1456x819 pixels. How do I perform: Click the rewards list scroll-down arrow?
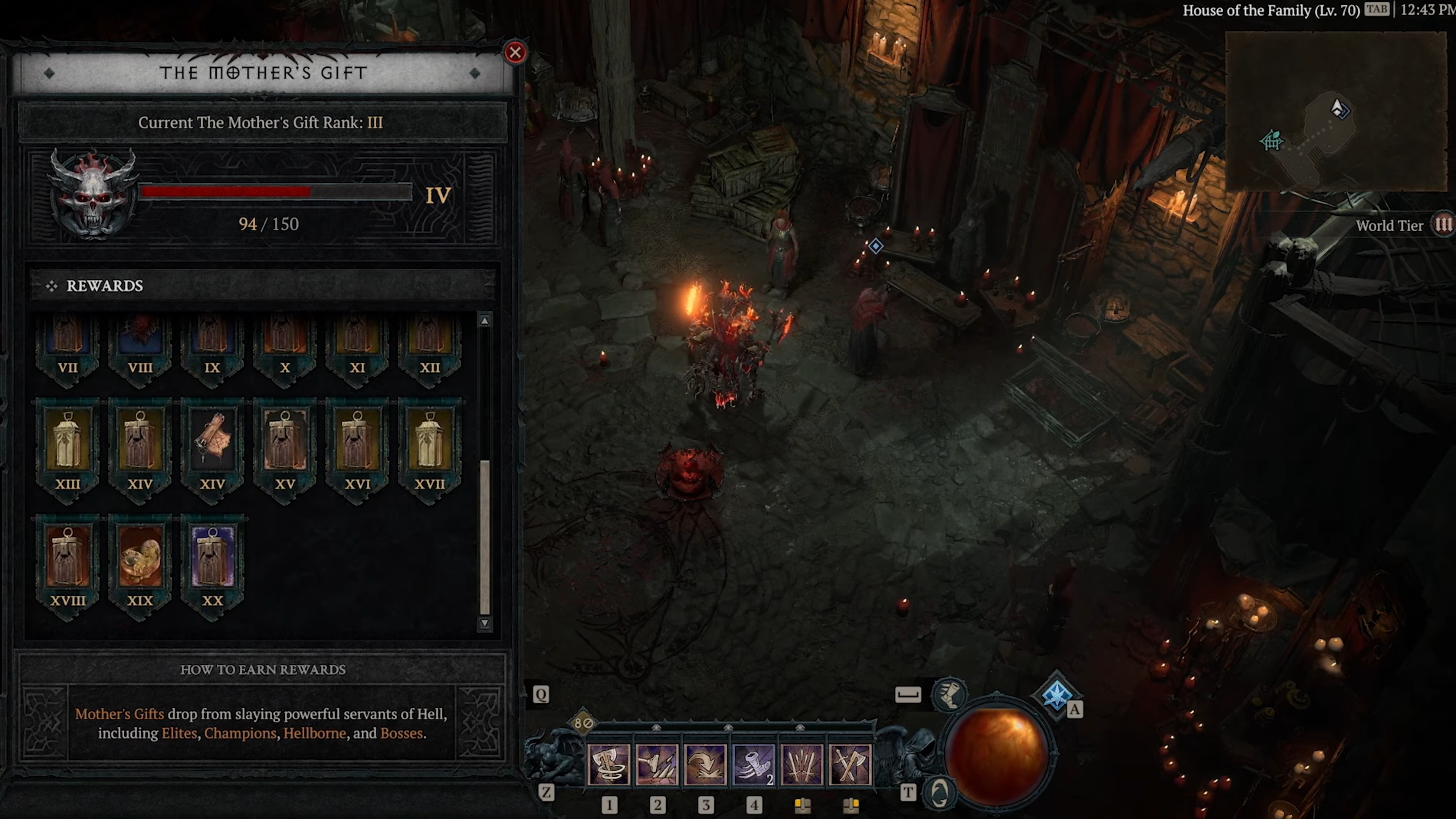[x=484, y=623]
